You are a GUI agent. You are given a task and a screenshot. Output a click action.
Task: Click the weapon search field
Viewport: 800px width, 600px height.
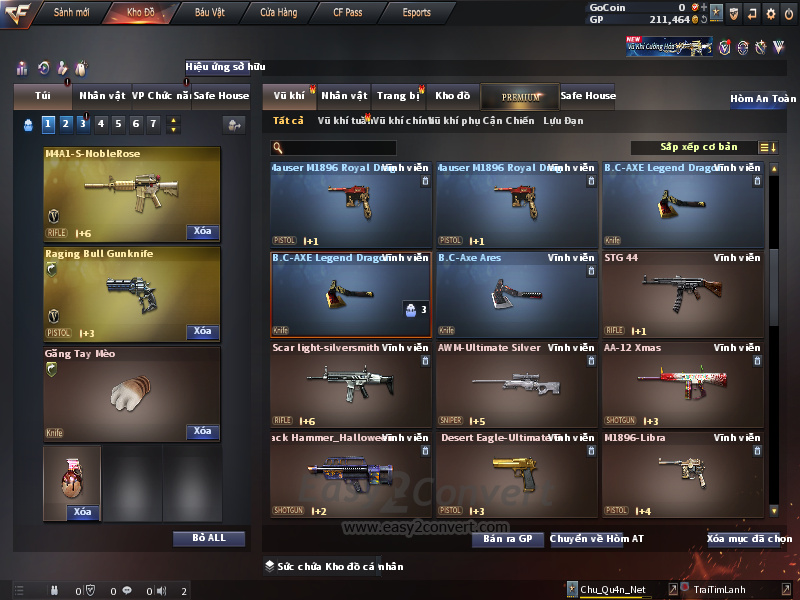334,148
